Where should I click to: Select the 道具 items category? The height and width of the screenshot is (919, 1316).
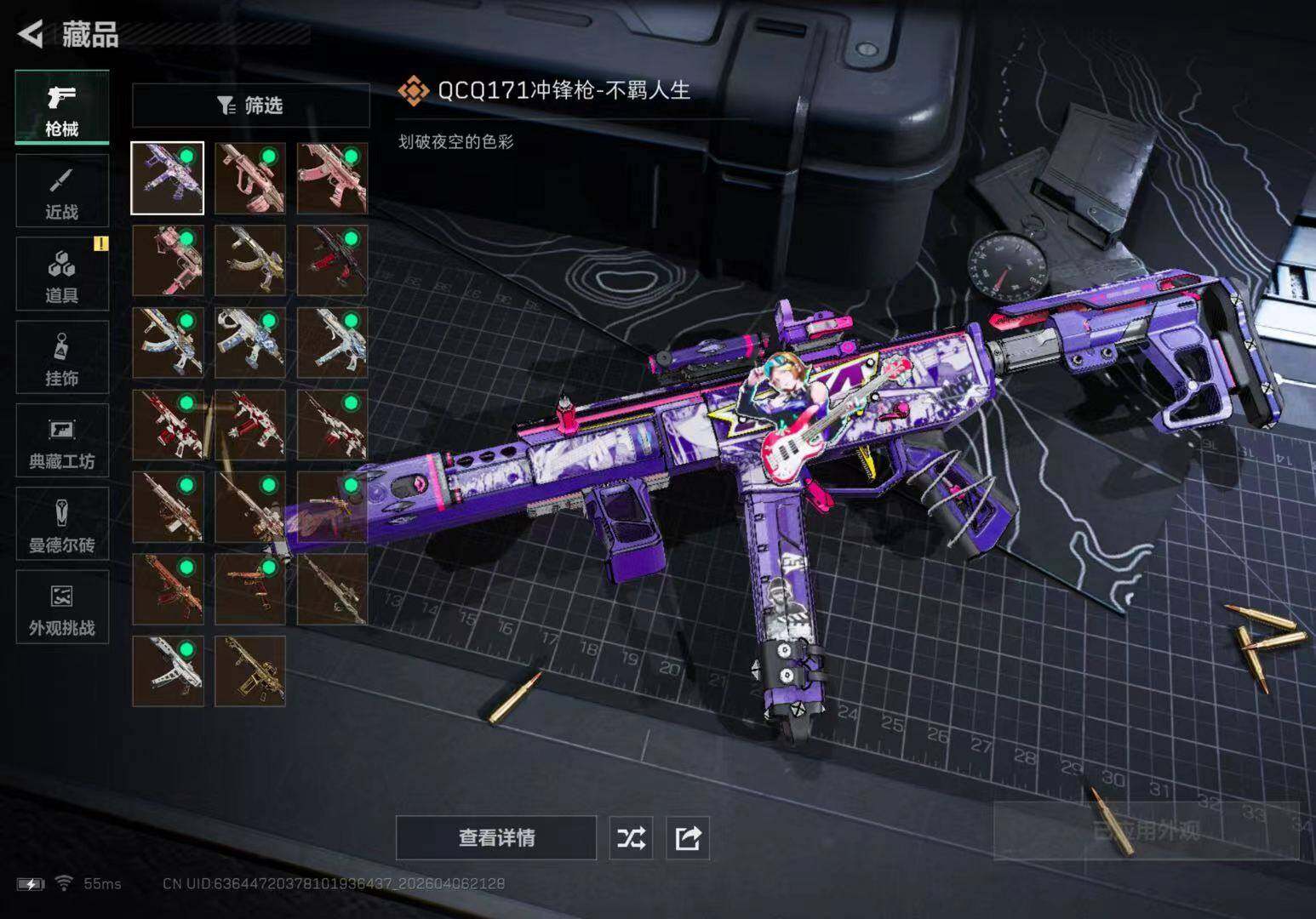coord(62,274)
